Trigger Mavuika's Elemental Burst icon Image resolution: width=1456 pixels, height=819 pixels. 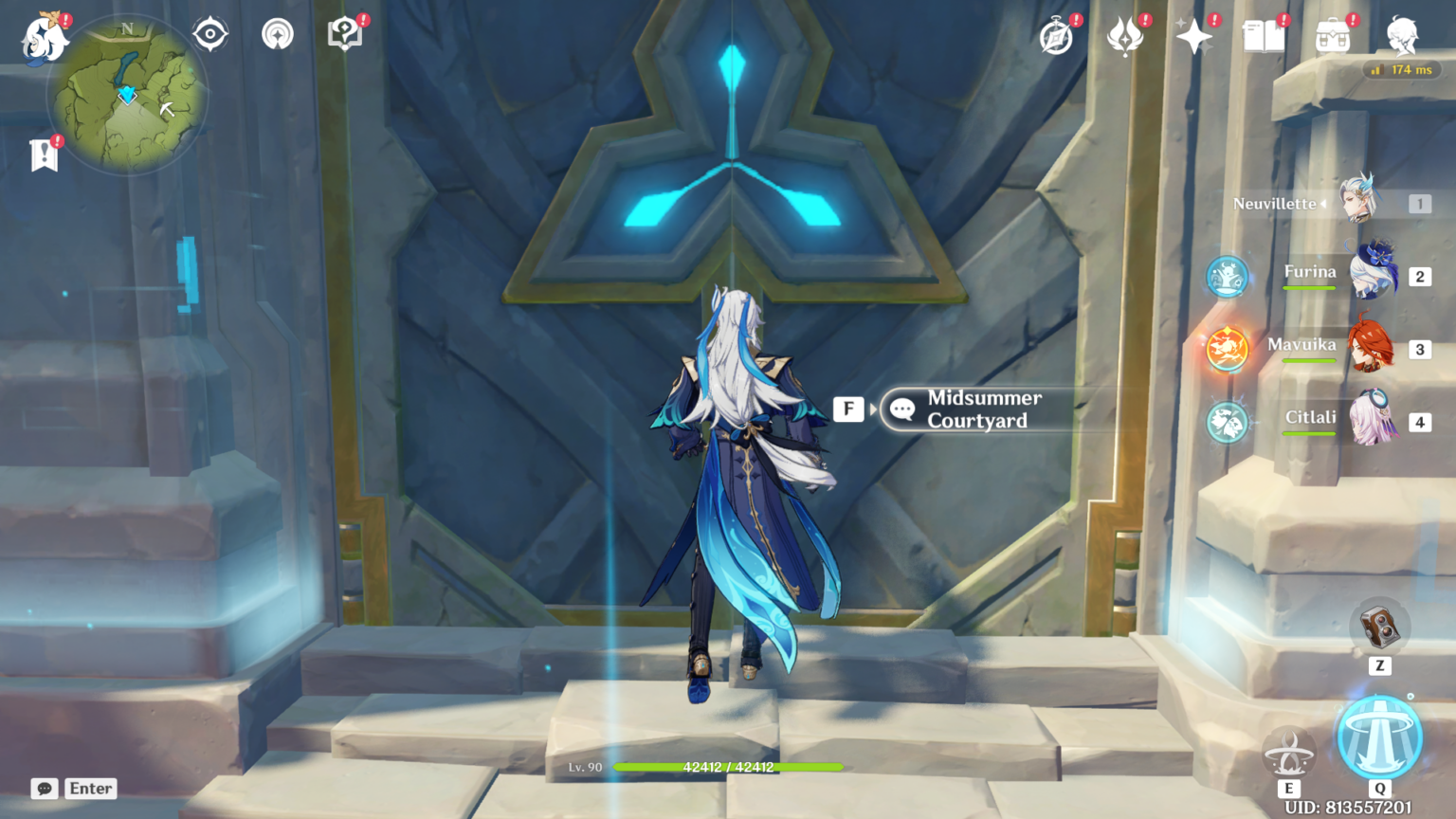point(1227,349)
